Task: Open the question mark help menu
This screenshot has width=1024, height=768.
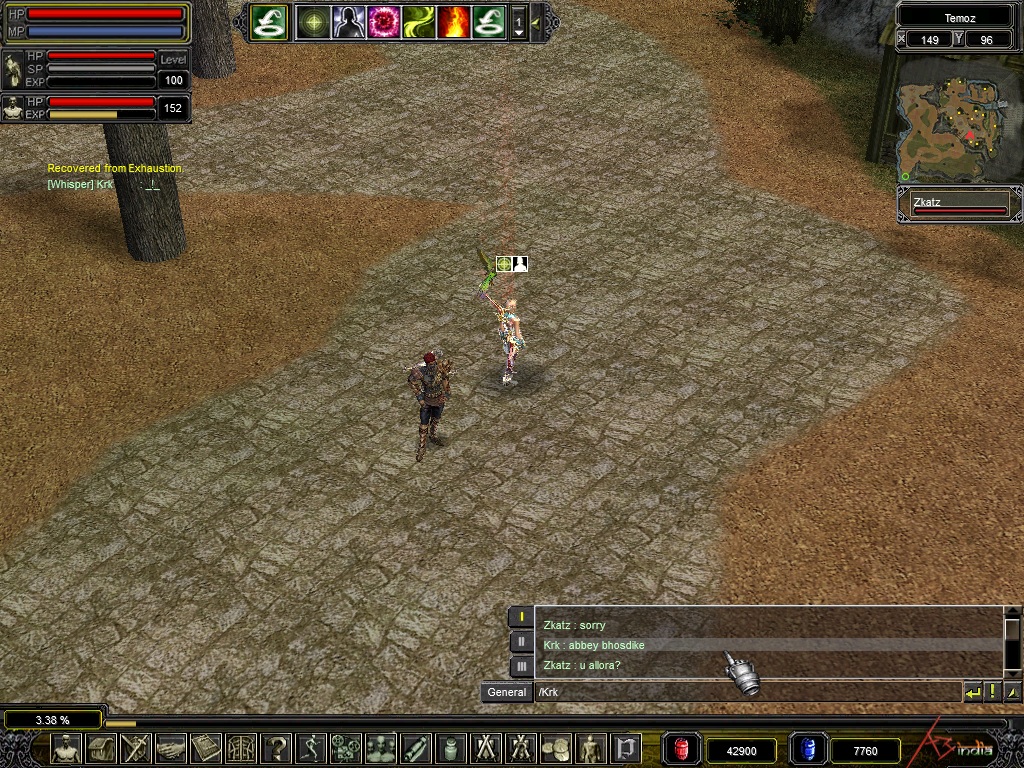Action: tap(277, 748)
